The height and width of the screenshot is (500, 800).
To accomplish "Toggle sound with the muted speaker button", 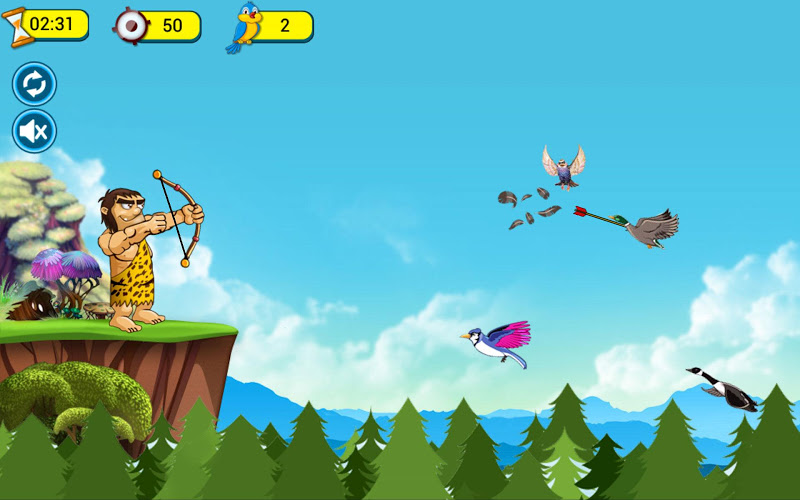I will (x=34, y=131).
